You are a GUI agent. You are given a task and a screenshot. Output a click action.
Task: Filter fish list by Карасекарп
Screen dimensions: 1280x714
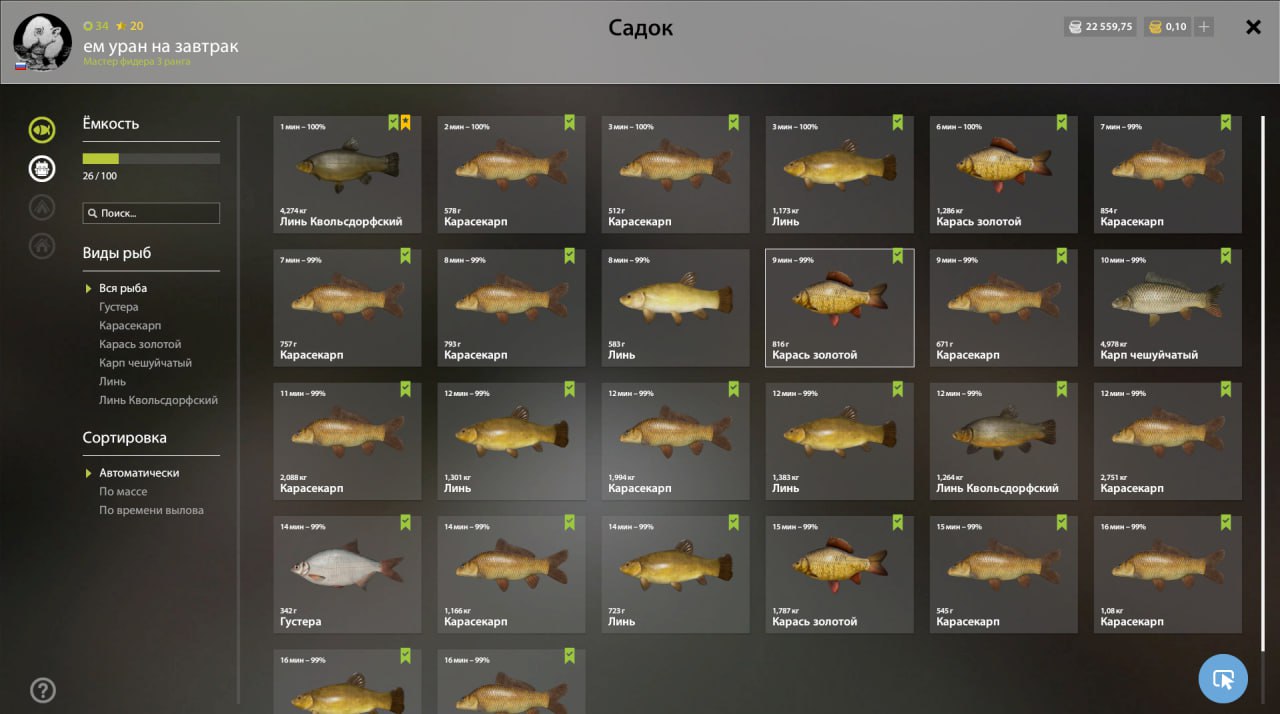point(130,326)
